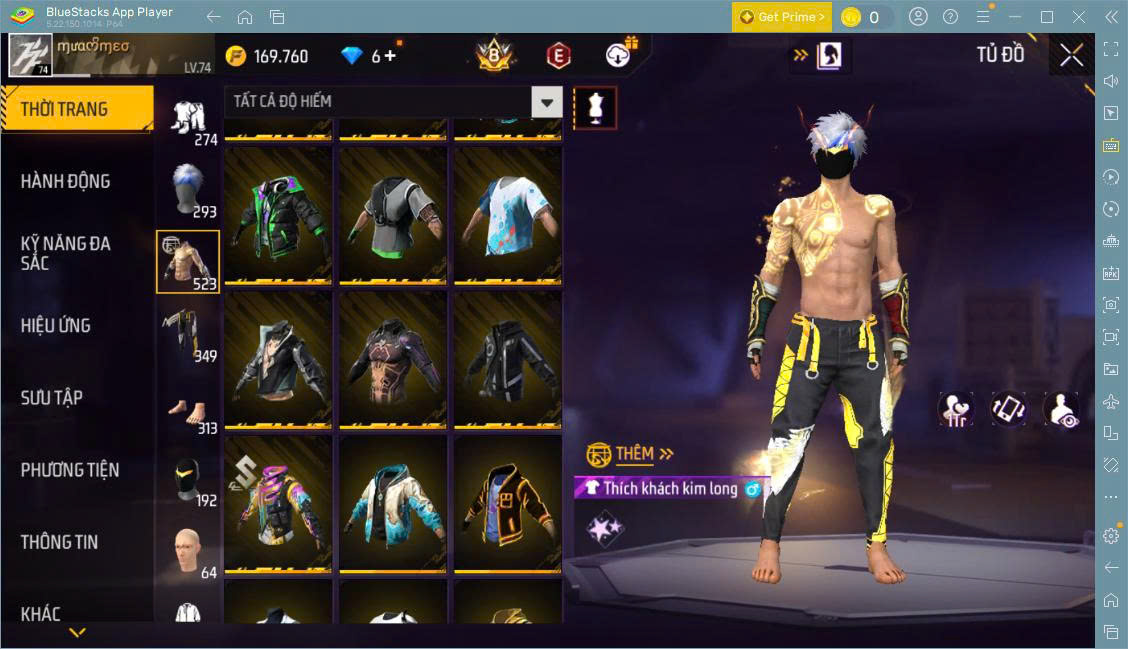The image size is (1128, 649).
Task: Select the pants category with count 349
Action: point(187,333)
